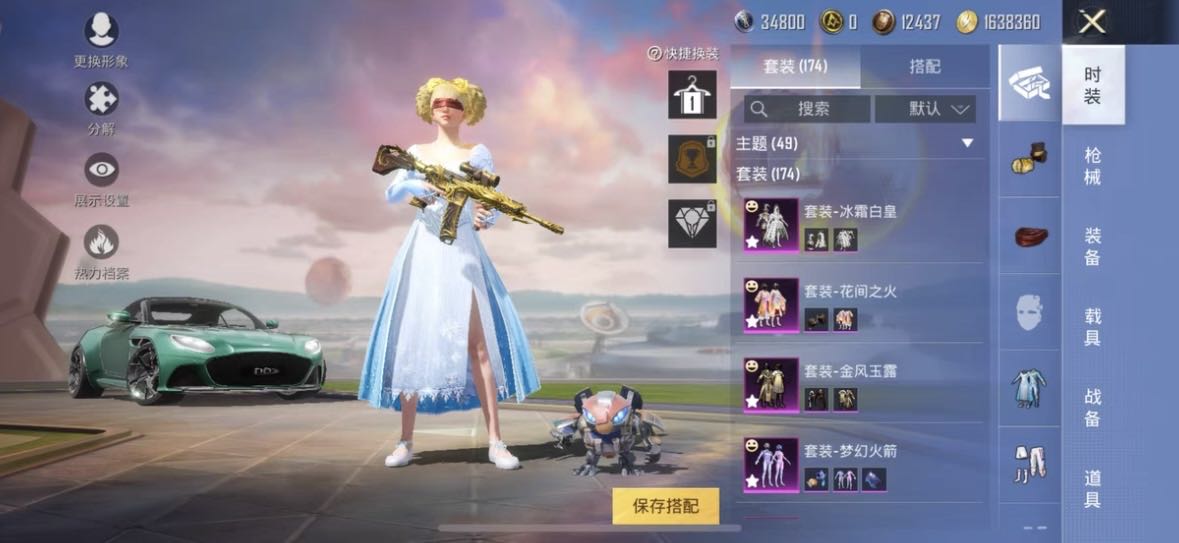Click the 搜索 search field
Viewport: 1179px width, 543px height.
pyautogui.click(x=807, y=109)
